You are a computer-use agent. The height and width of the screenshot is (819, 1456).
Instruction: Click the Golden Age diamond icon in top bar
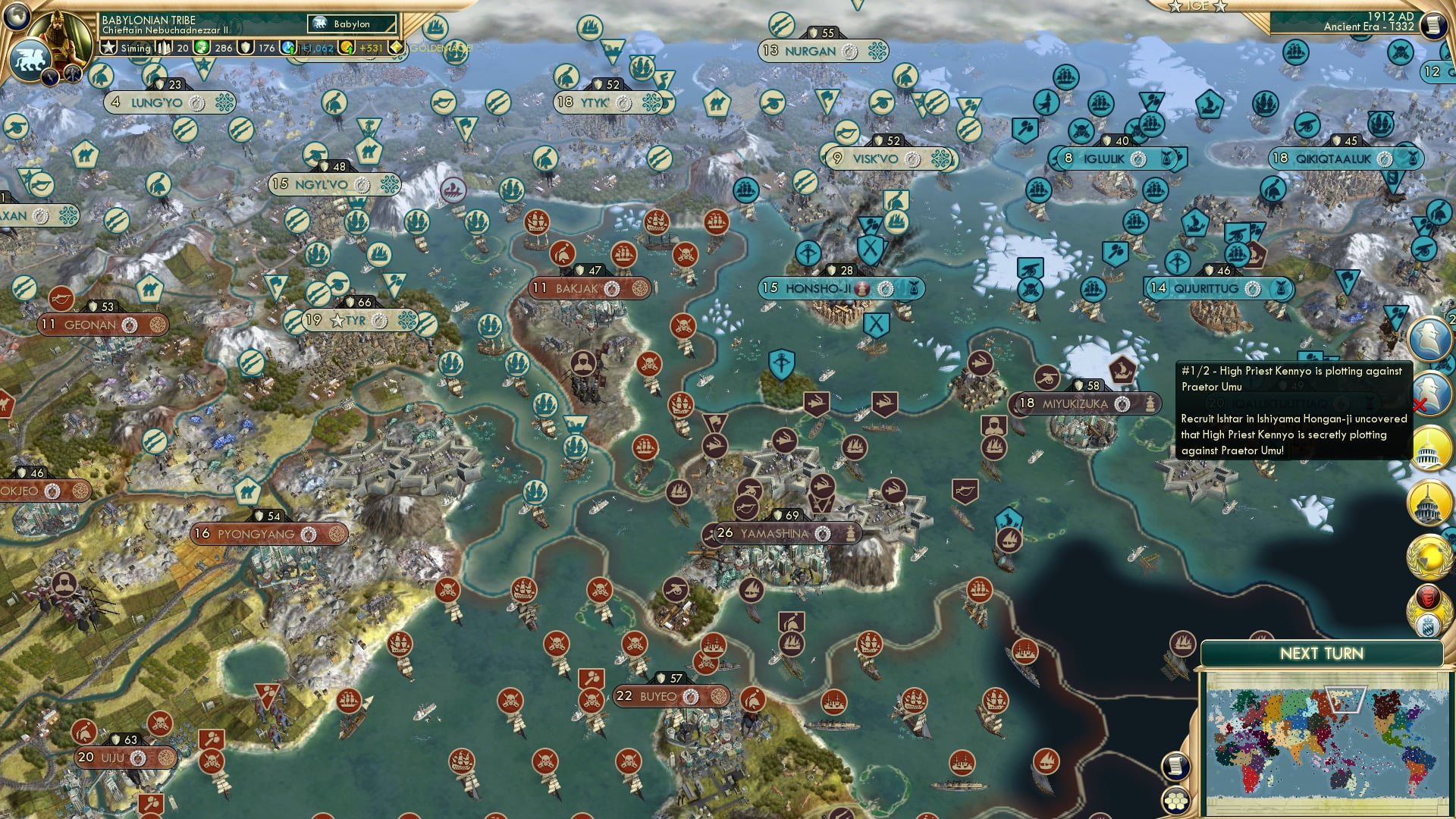[396, 47]
